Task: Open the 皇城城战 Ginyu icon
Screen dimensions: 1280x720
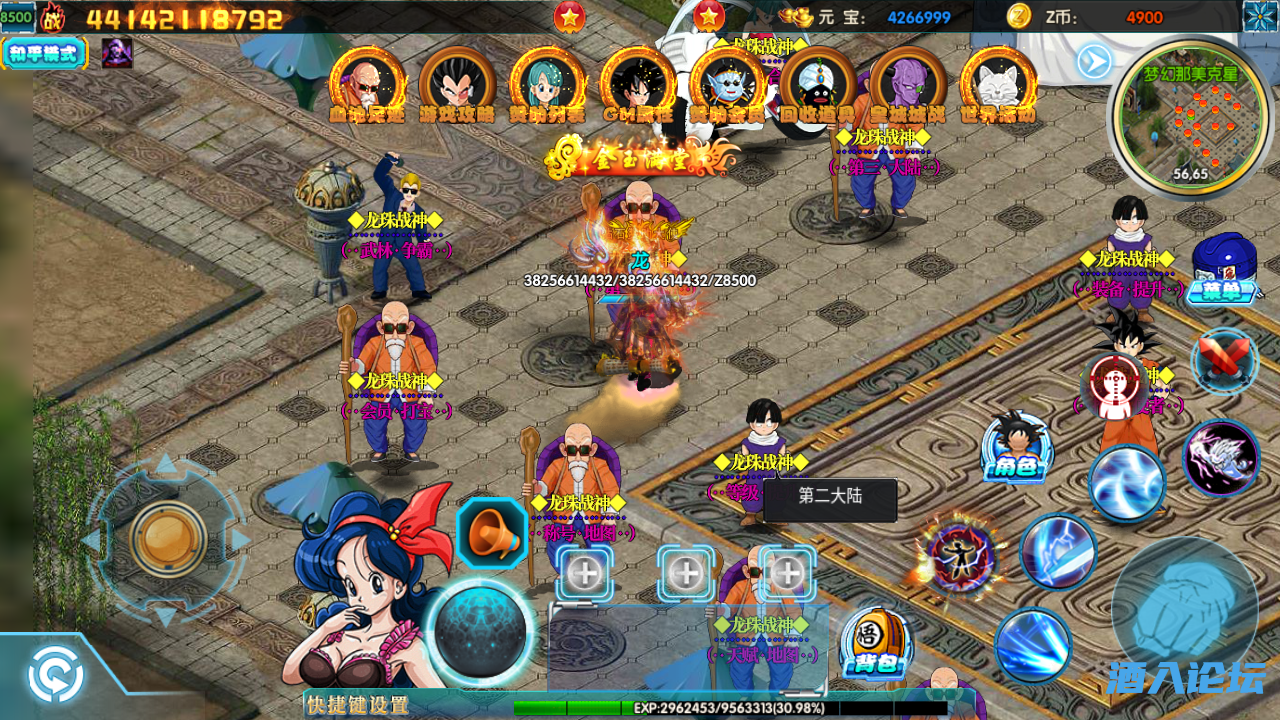Action: (x=907, y=84)
